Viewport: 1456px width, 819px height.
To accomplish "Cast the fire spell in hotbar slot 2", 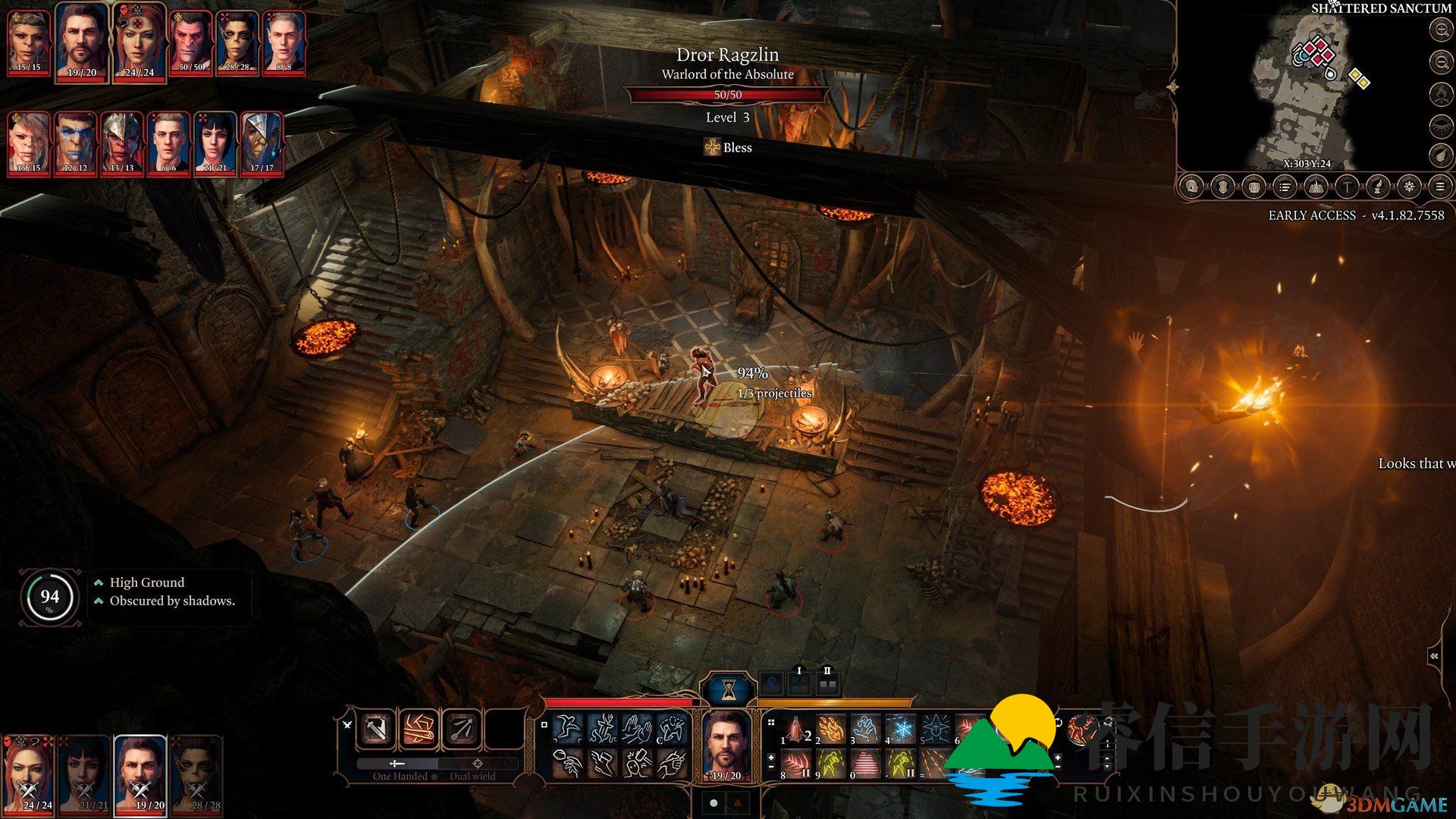I will pos(831,731).
